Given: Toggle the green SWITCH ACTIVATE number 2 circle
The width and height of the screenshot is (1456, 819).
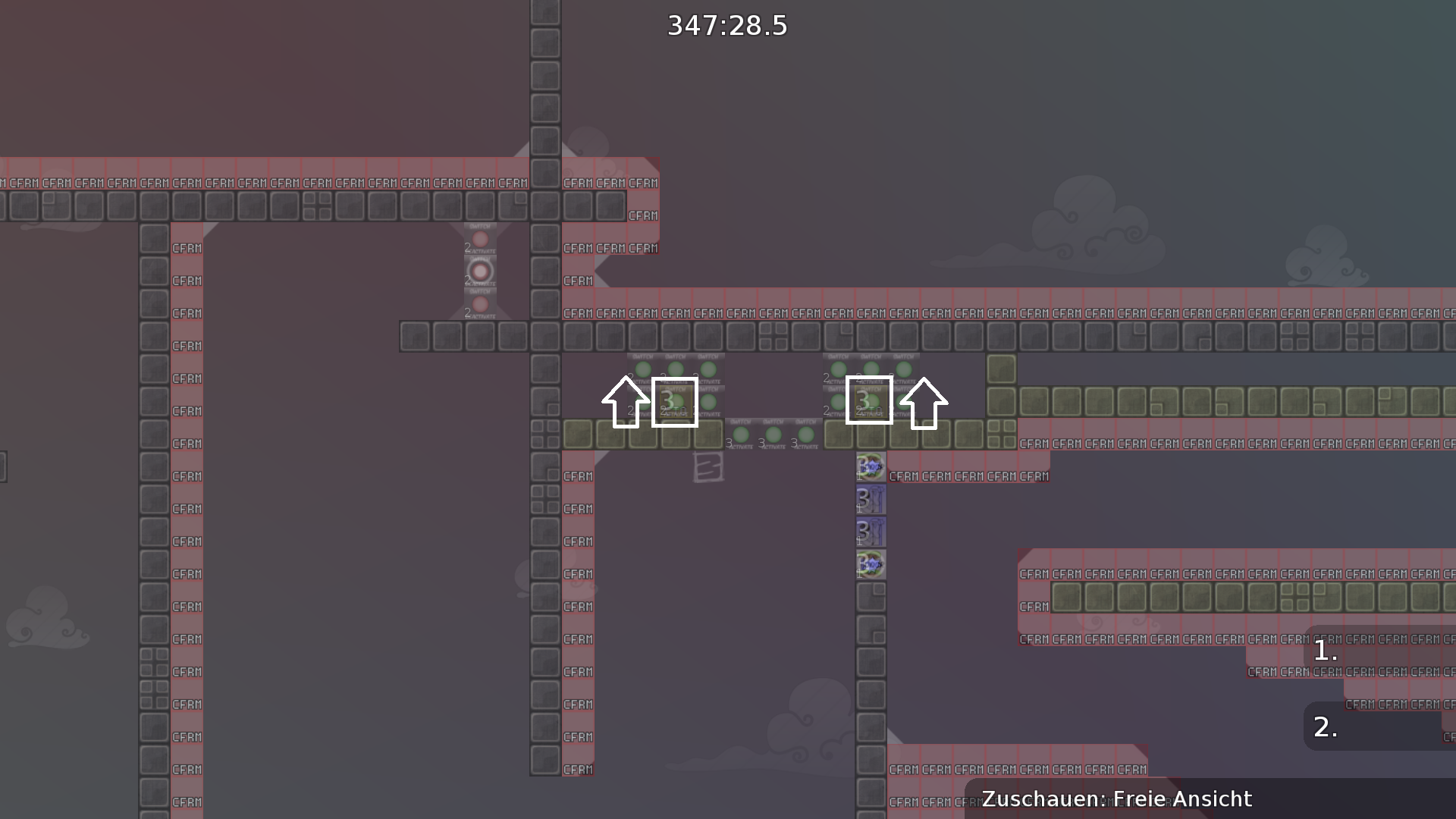Looking at the screenshot, I should point(642,370).
